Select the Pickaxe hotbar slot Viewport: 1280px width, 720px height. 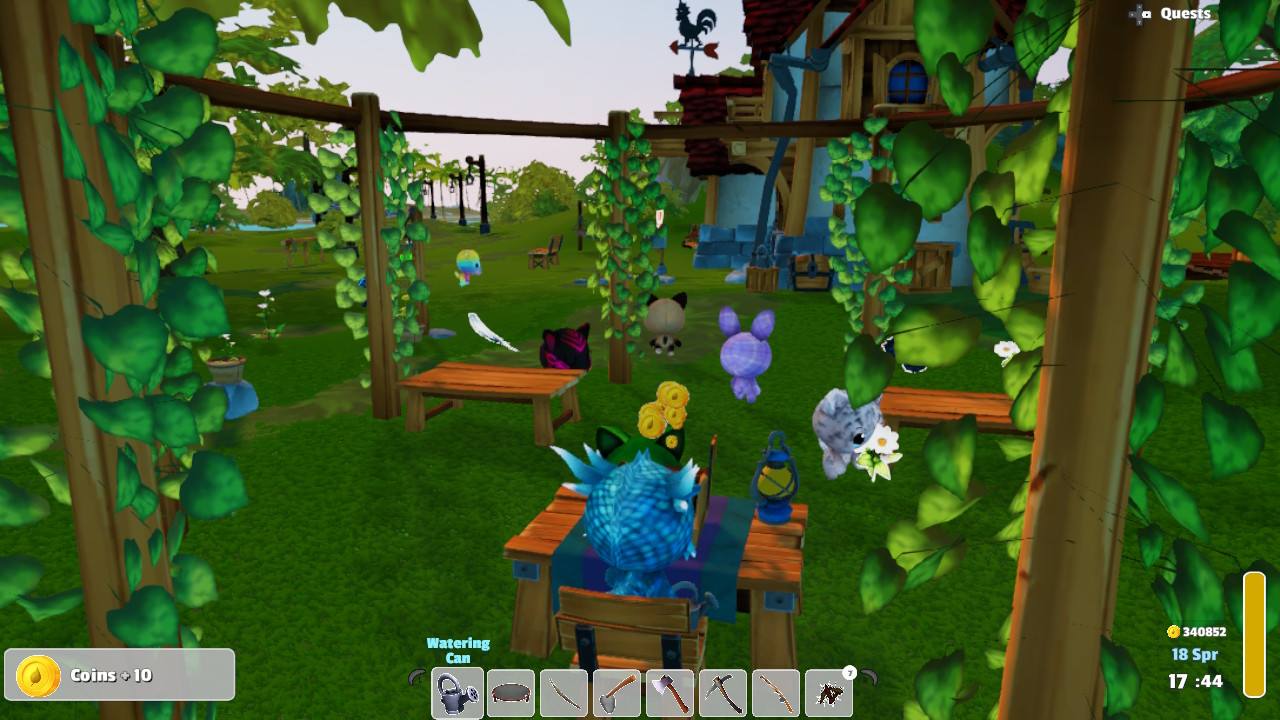click(x=724, y=690)
